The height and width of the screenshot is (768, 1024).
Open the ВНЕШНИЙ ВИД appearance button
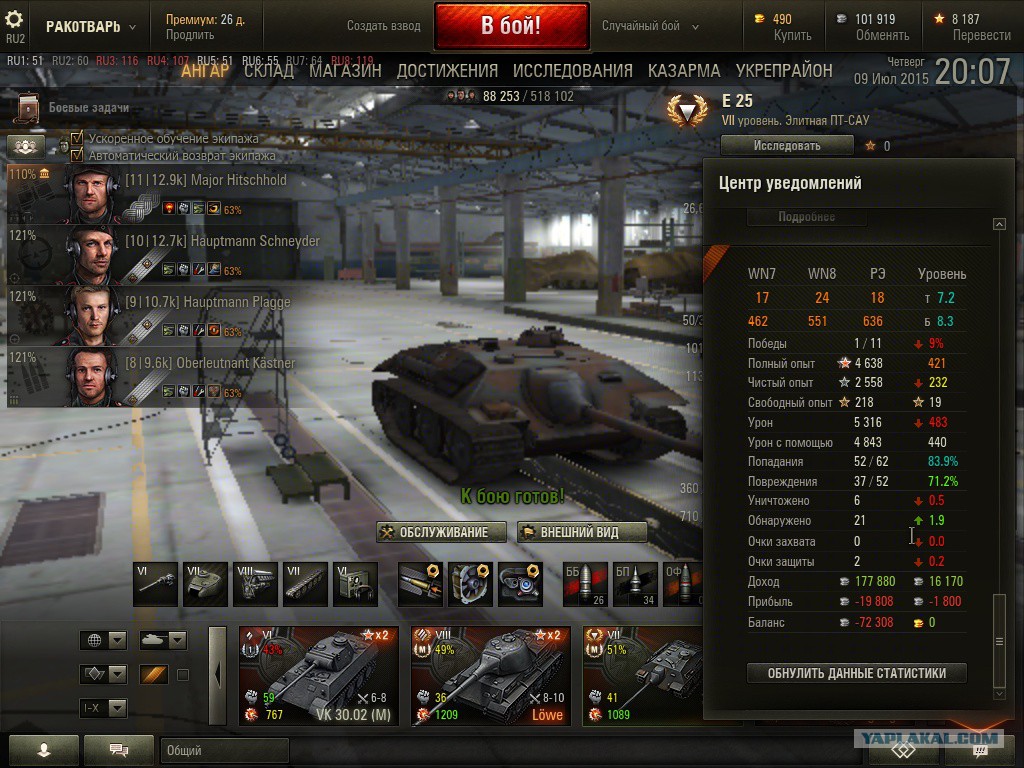pos(582,532)
